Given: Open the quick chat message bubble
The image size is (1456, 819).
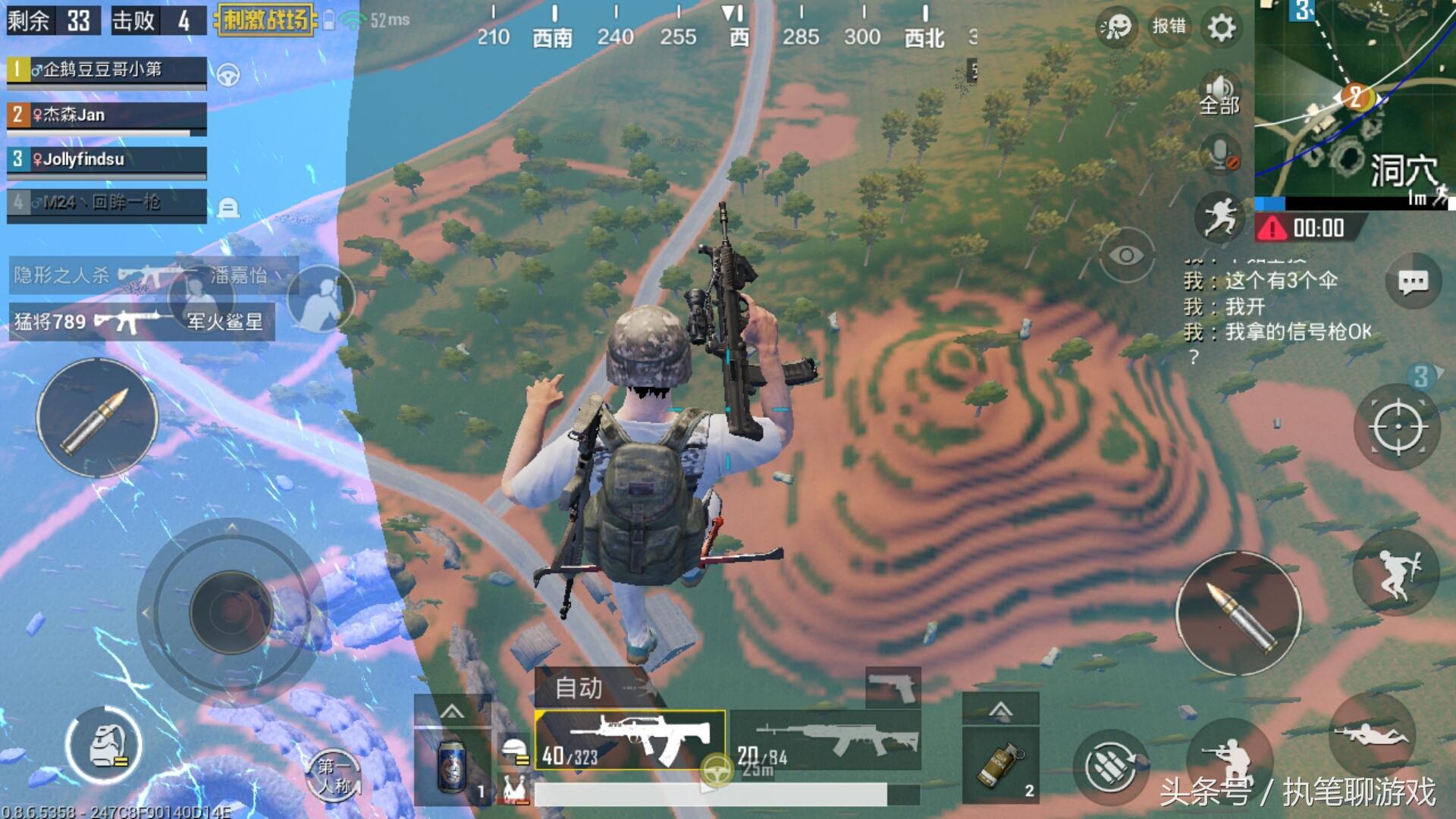Looking at the screenshot, I should click(x=1413, y=283).
